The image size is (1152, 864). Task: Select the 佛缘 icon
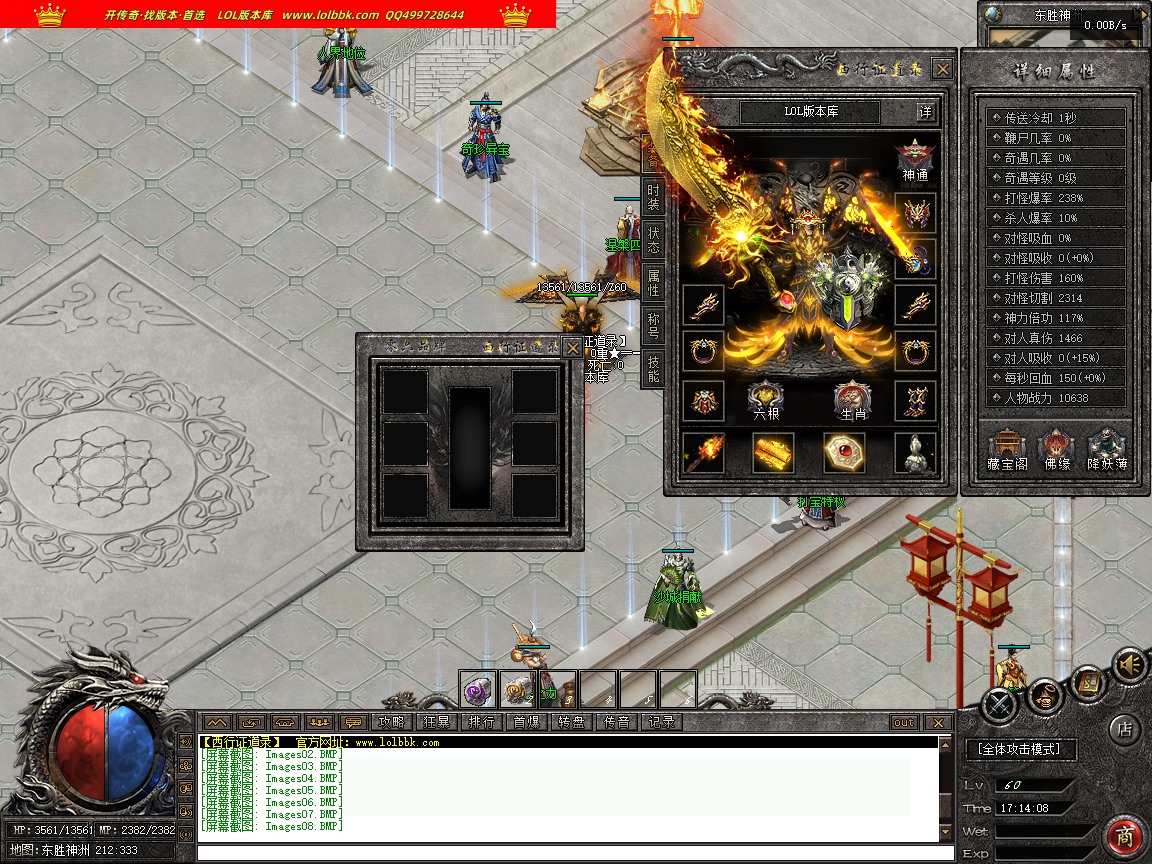click(1056, 450)
